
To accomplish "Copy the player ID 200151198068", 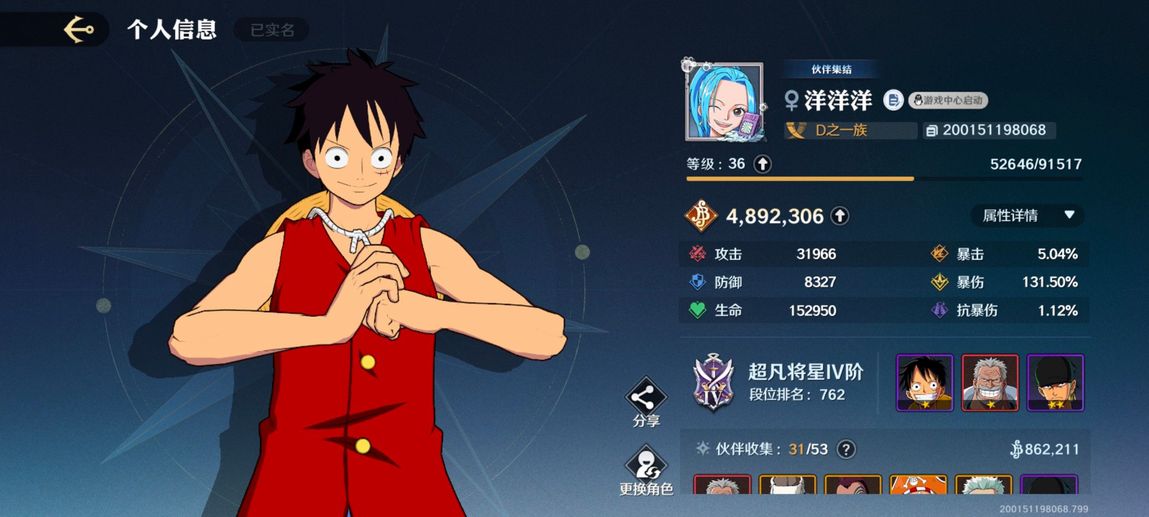I will click(x=931, y=131).
